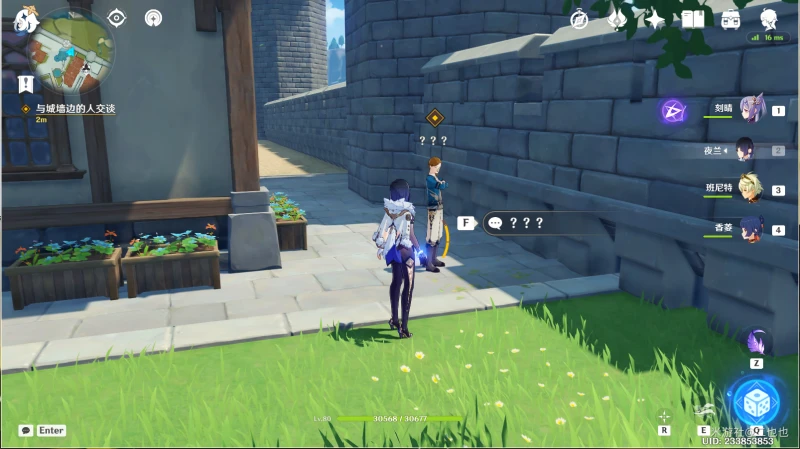Switch to party member 刻晴
The image size is (800, 449).
point(751,110)
